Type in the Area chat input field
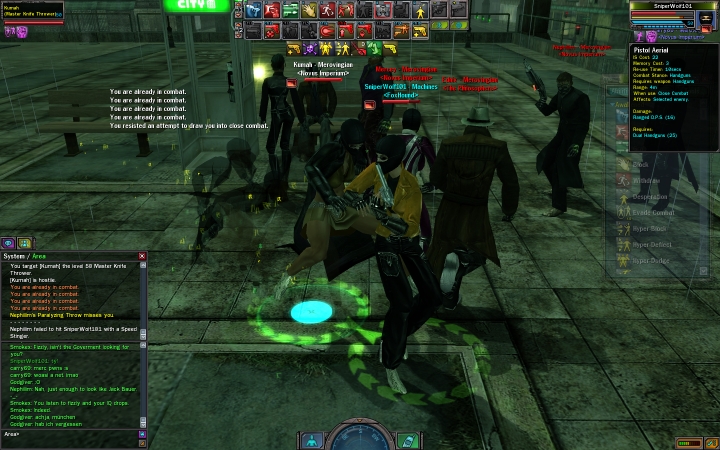The image size is (720, 450). (x=70, y=434)
